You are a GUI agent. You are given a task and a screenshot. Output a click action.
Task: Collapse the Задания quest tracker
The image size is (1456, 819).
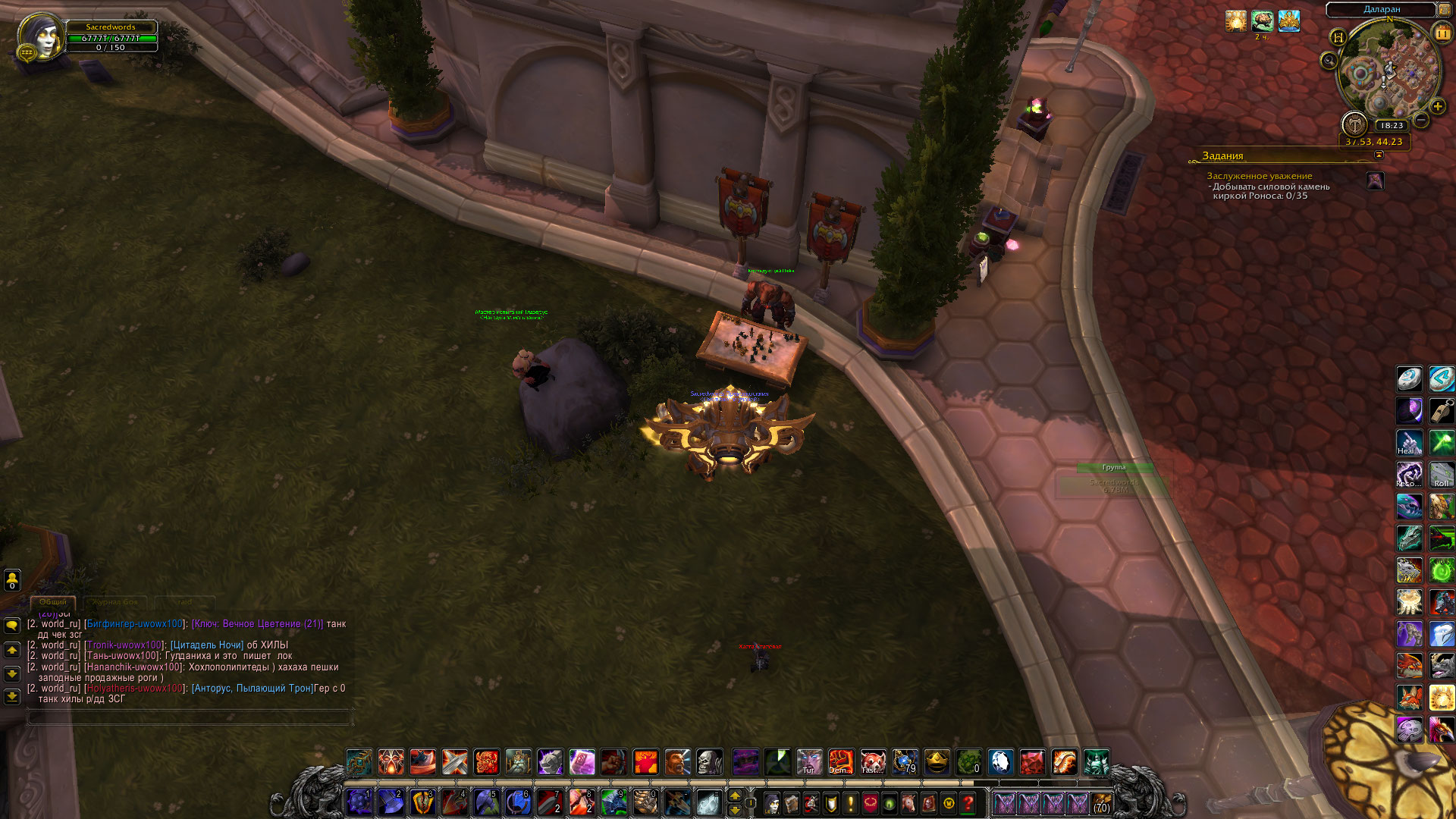[1379, 155]
